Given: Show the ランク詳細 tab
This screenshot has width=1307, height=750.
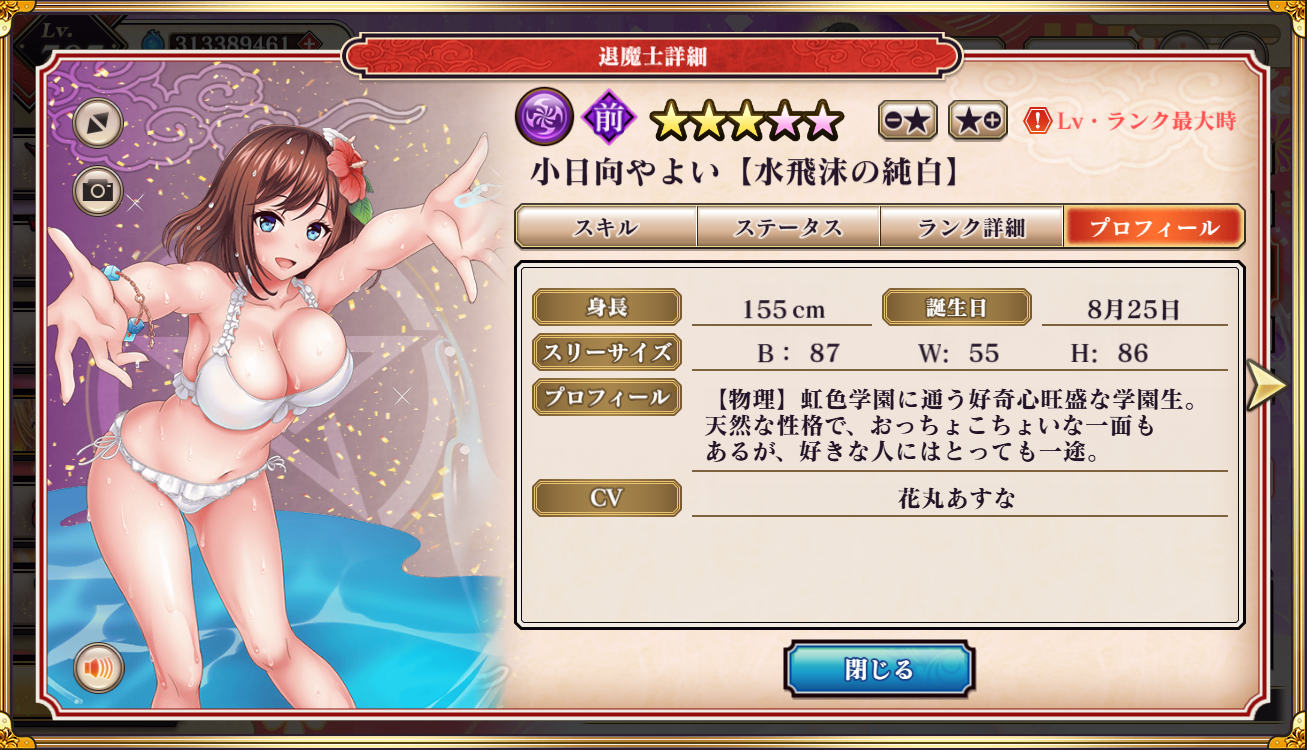Looking at the screenshot, I should (971, 227).
